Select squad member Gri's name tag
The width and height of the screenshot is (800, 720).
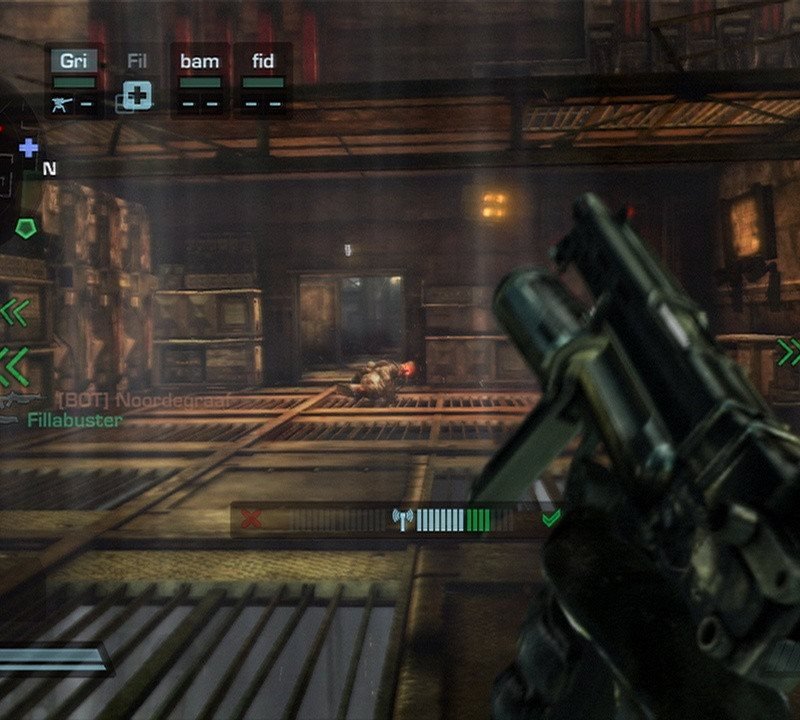click(x=74, y=61)
